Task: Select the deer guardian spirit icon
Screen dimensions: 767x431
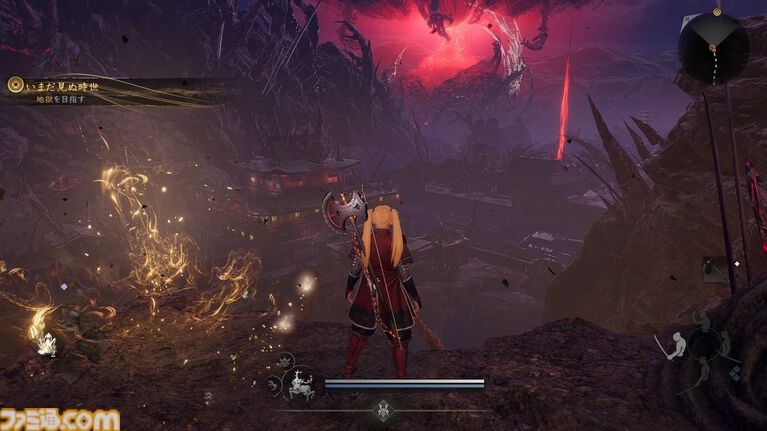Action: click(x=299, y=384)
